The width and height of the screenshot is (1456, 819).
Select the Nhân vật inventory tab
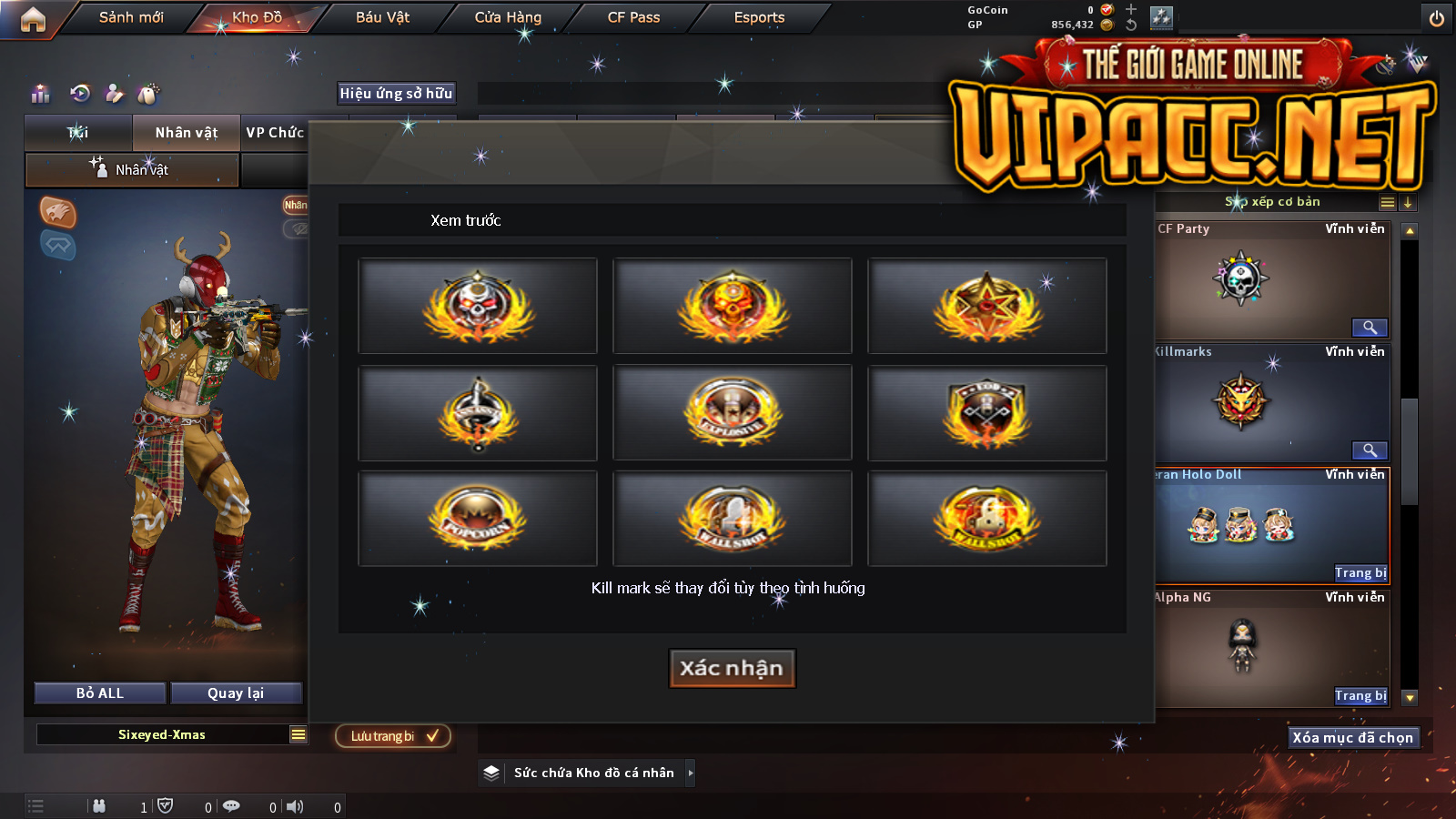point(187,133)
